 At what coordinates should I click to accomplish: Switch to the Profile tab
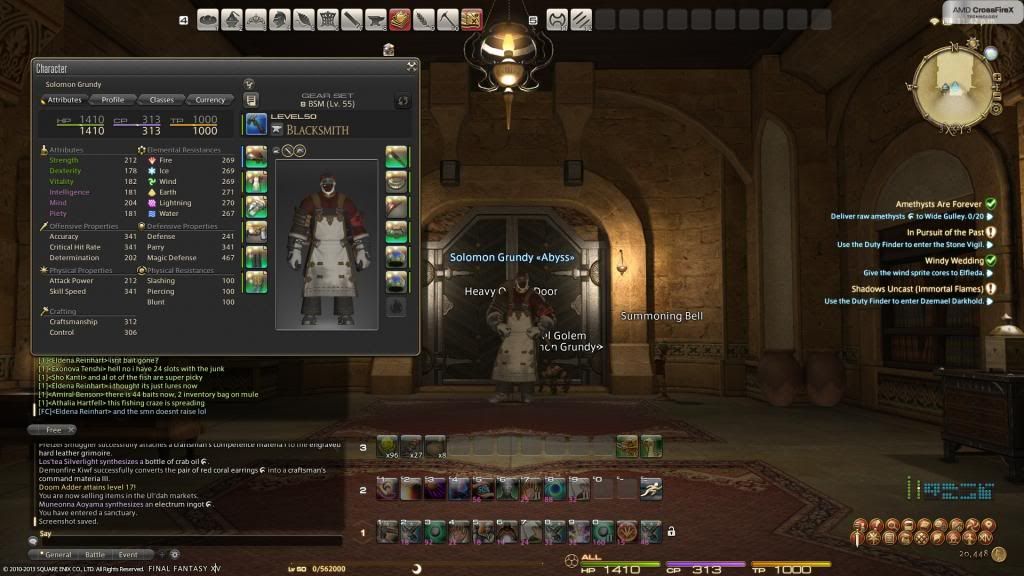113,100
